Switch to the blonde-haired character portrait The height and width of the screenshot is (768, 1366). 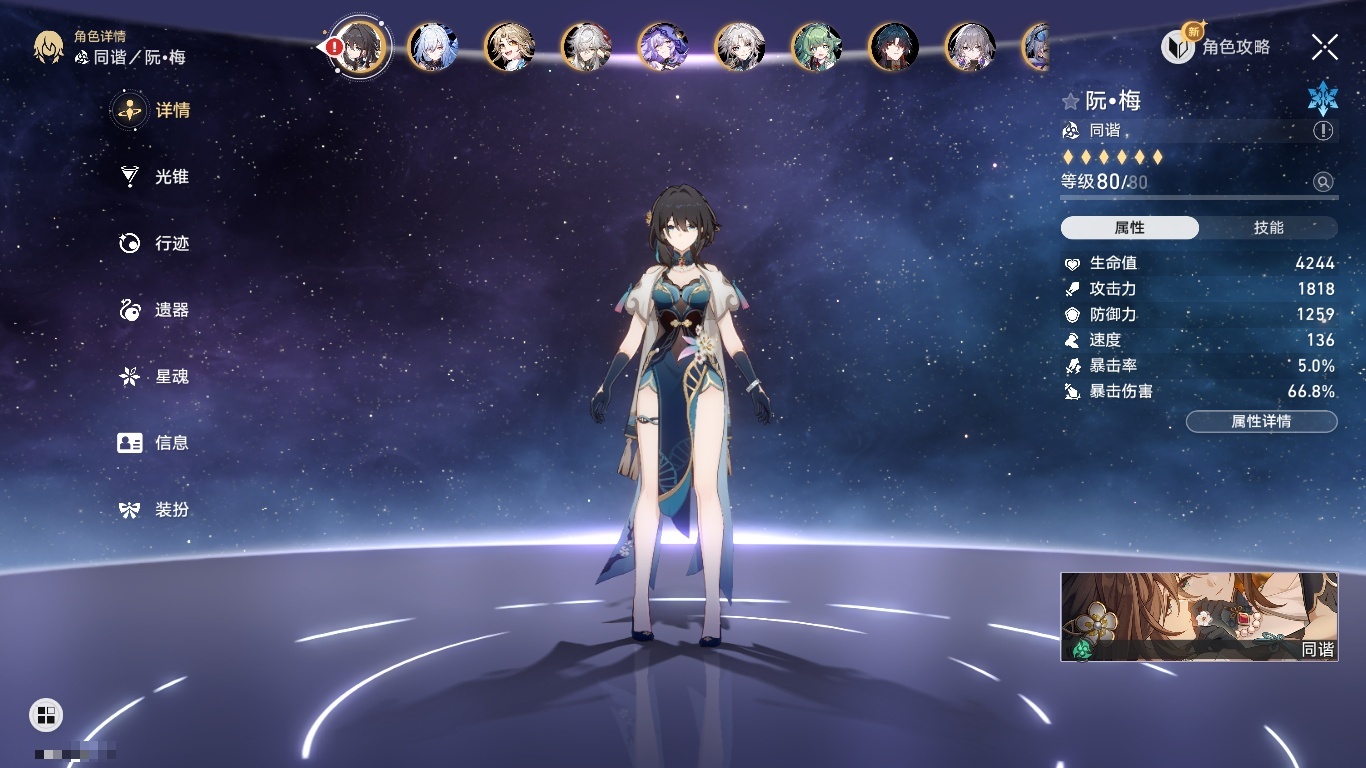click(510, 46)
